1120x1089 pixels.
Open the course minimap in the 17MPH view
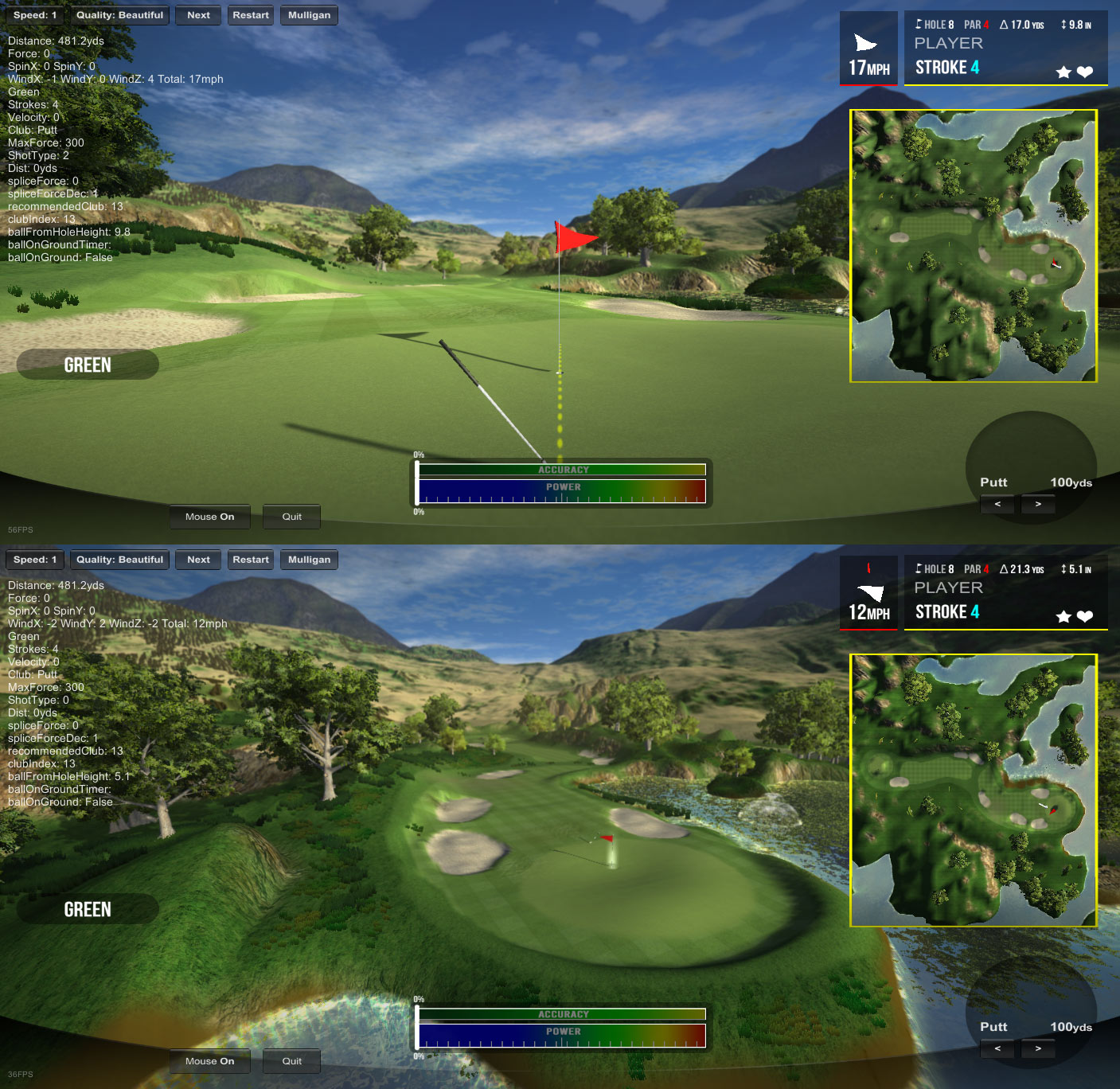point(974,246)
